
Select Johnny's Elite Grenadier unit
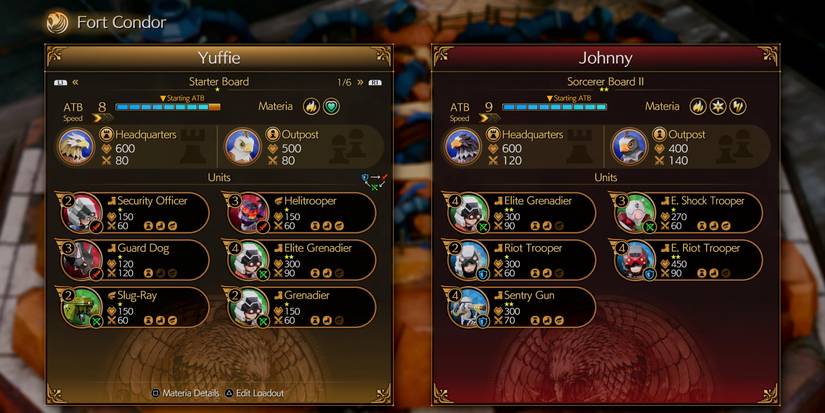click(x=518, y=211)
